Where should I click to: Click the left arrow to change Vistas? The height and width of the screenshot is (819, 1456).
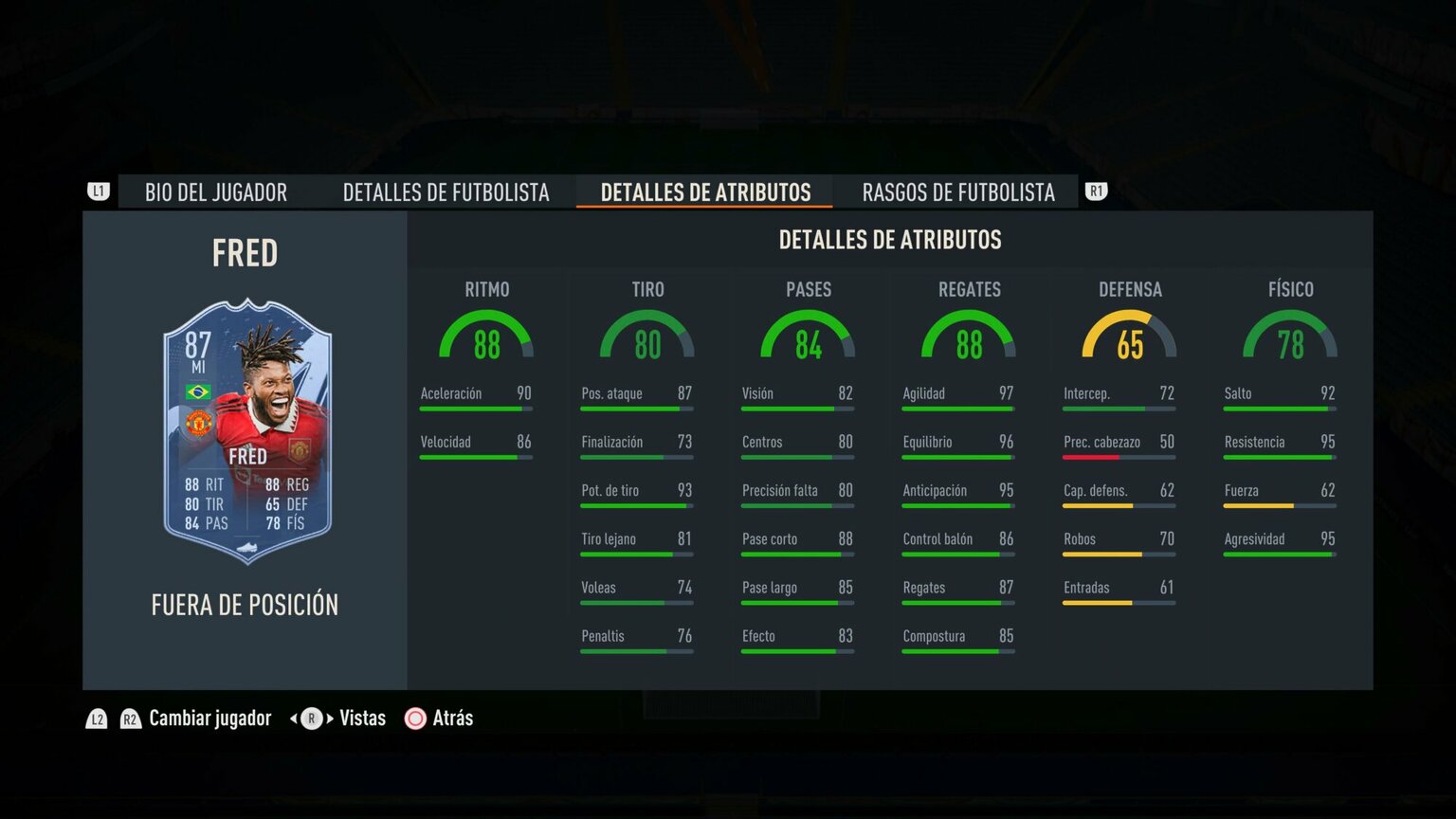pyautogui.click(x=292, y=719)
